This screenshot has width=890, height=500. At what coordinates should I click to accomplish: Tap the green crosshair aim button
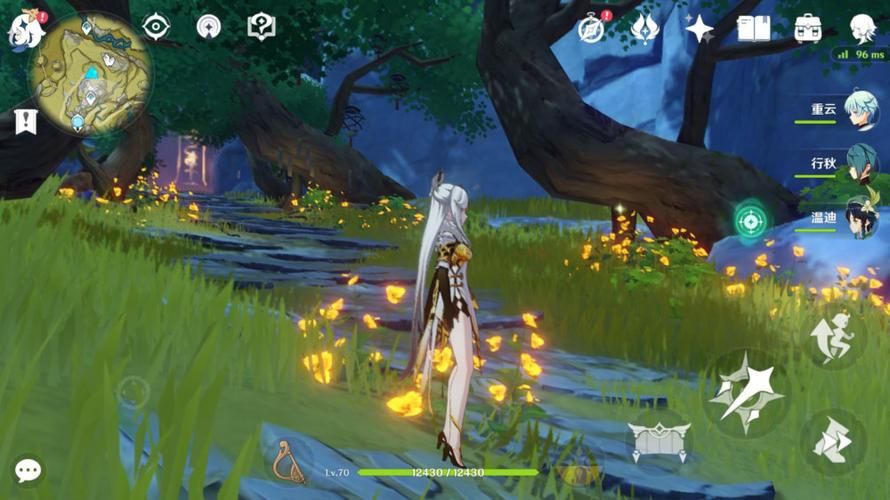point(750,220)
